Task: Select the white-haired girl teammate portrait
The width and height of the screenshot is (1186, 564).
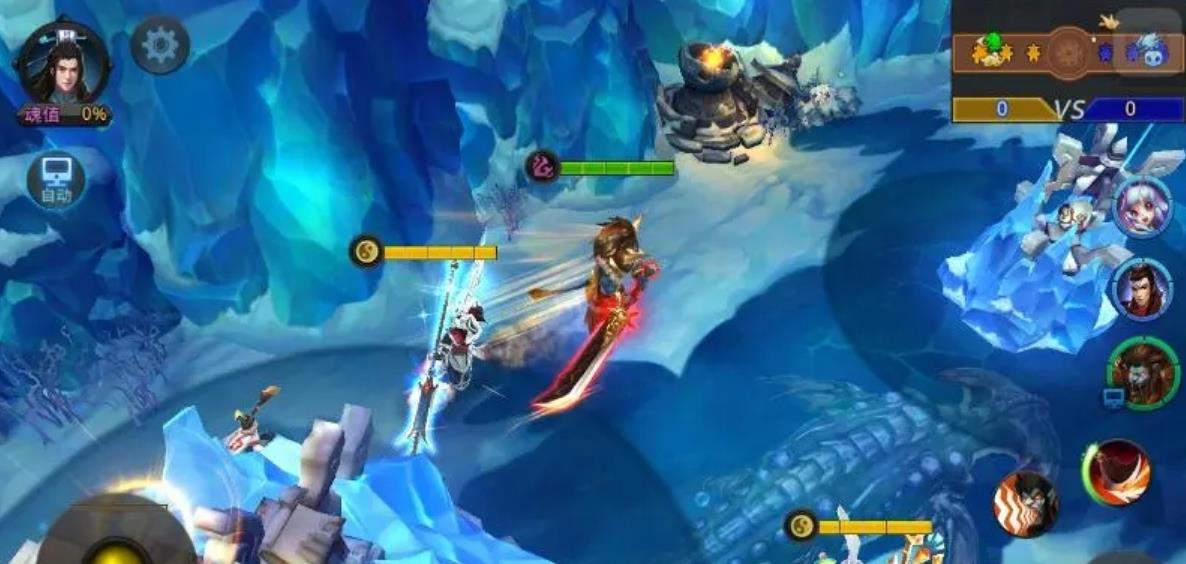Action: coord(1142,208)
